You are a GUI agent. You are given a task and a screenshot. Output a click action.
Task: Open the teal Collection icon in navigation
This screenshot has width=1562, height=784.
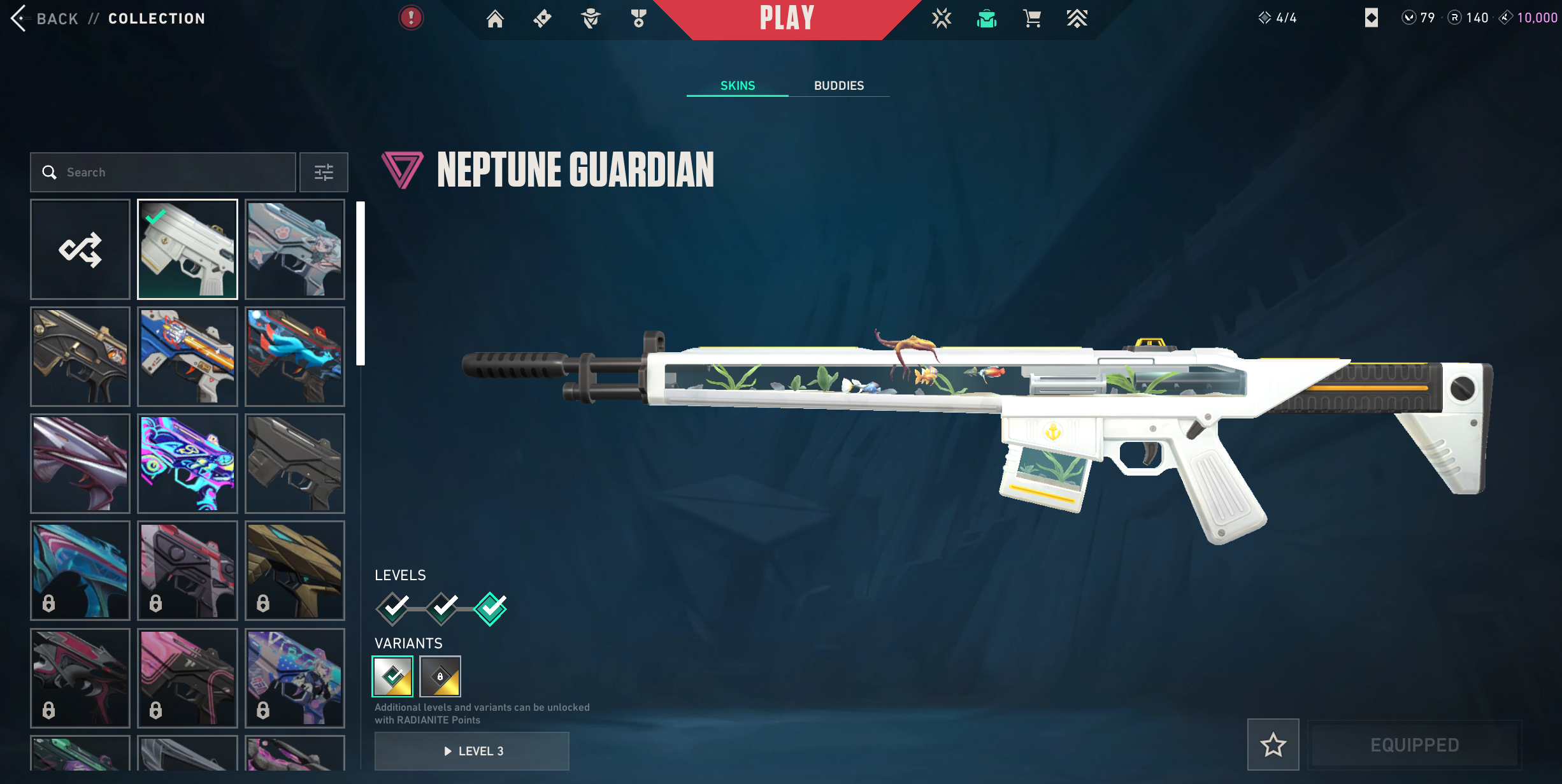tap(986, 18)
